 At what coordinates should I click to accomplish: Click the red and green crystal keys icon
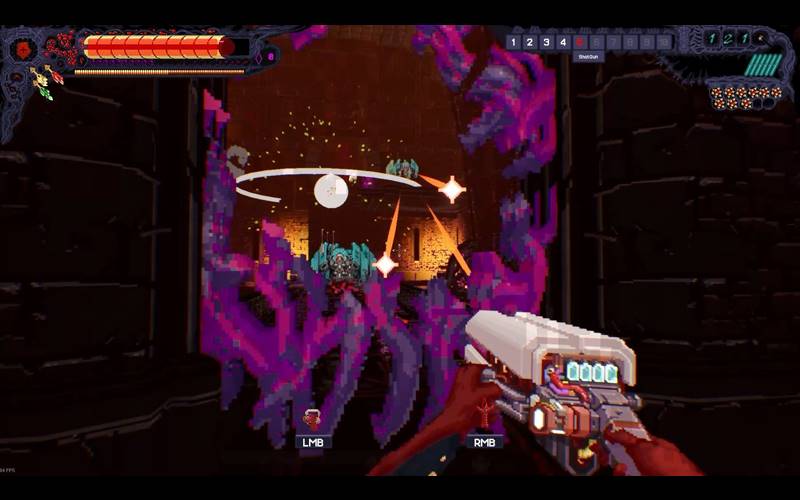pos(46,82)
